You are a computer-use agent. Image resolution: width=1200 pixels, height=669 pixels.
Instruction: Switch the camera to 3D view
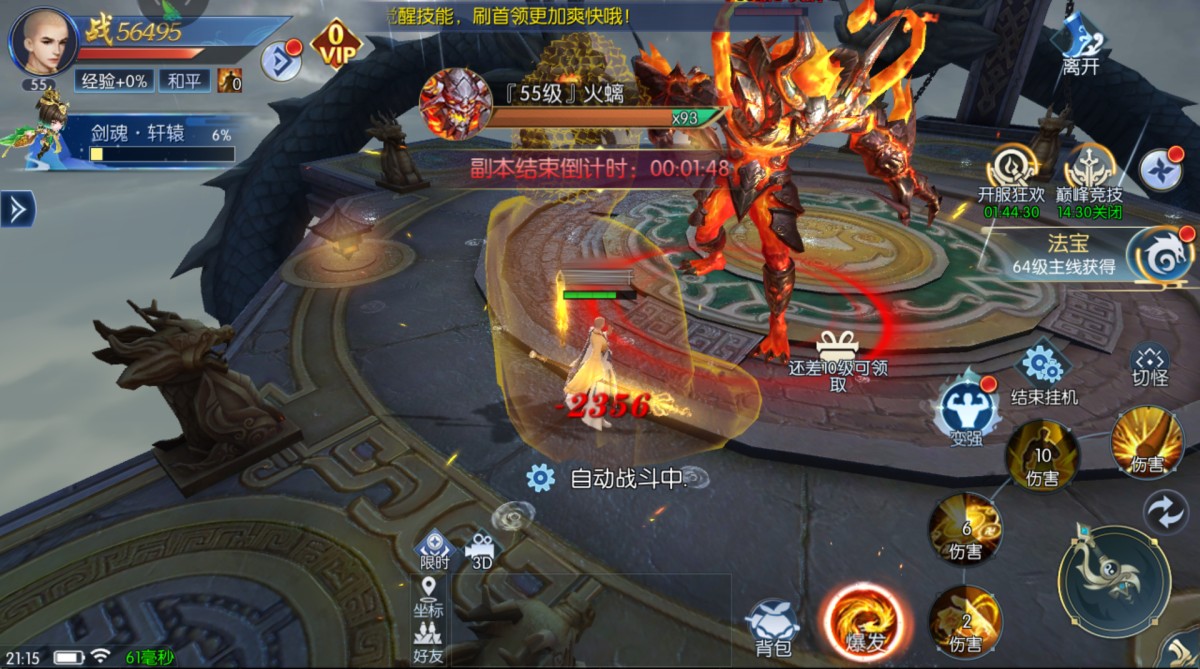click(x=481, y=549)
